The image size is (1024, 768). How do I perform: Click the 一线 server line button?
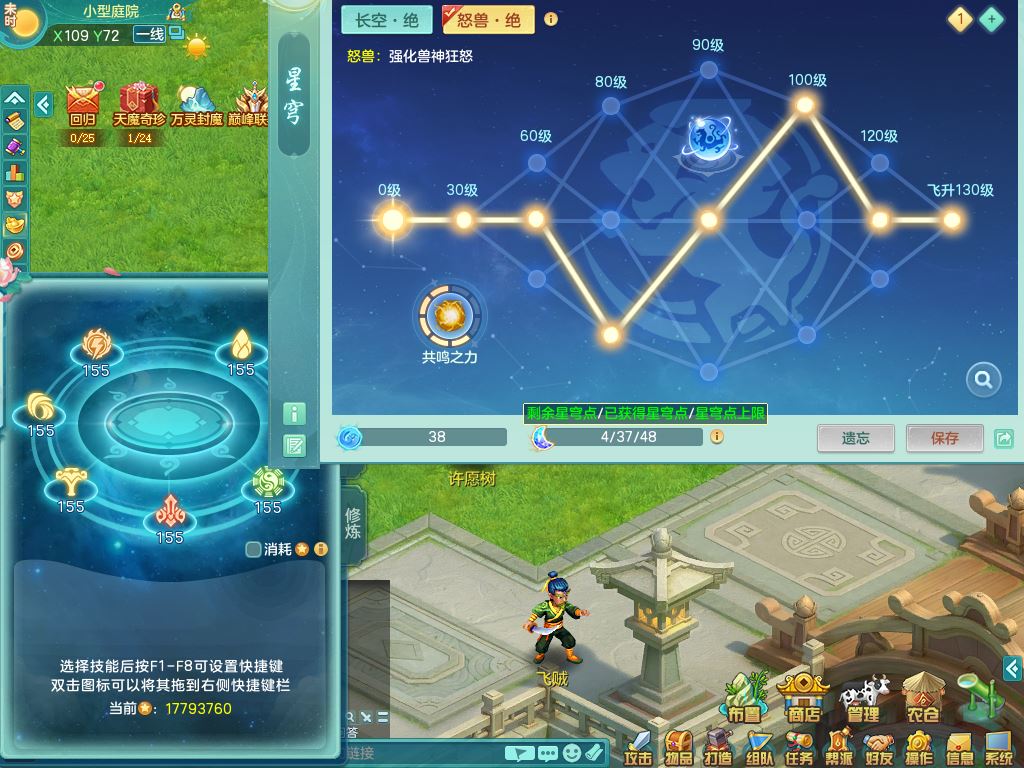149,35
